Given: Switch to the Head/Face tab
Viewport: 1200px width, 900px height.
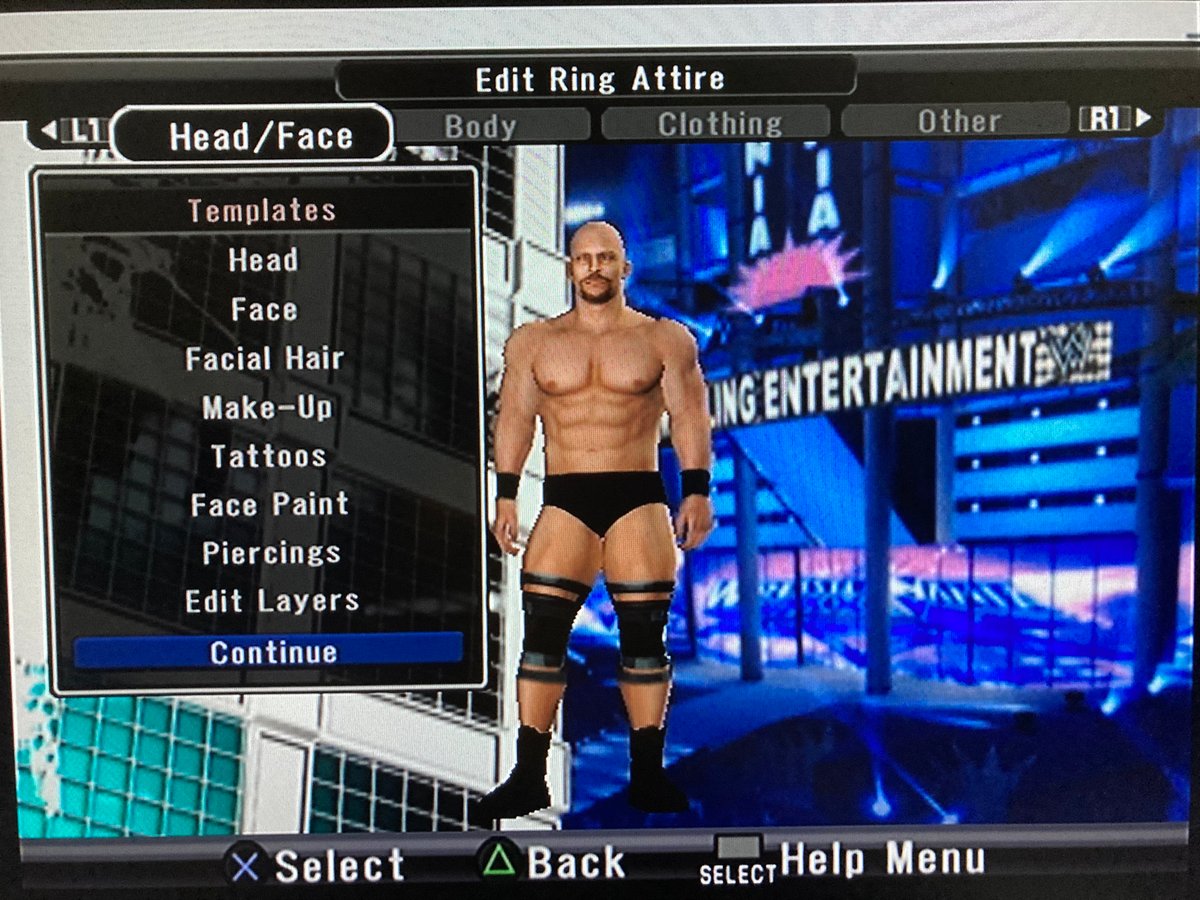Looking at the screenshot, I should (260, 136).
